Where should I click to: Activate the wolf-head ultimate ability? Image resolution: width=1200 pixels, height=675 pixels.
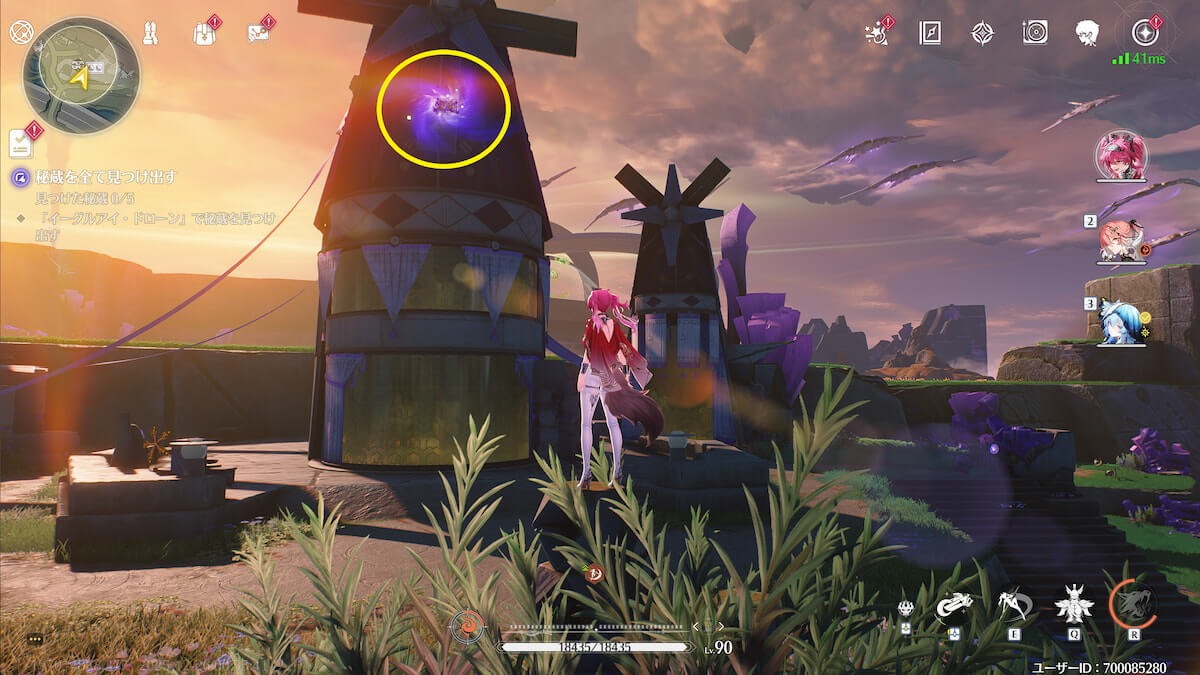click(1133, 603)
